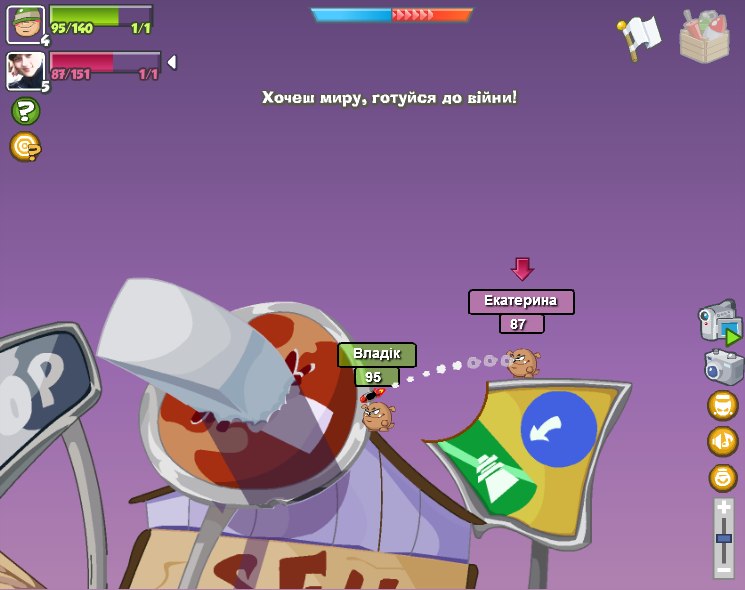This screenshot has width=745, height=590.
Task: Click the yellow target hint button
Action: pyautogui.click(x=25, y=147)
